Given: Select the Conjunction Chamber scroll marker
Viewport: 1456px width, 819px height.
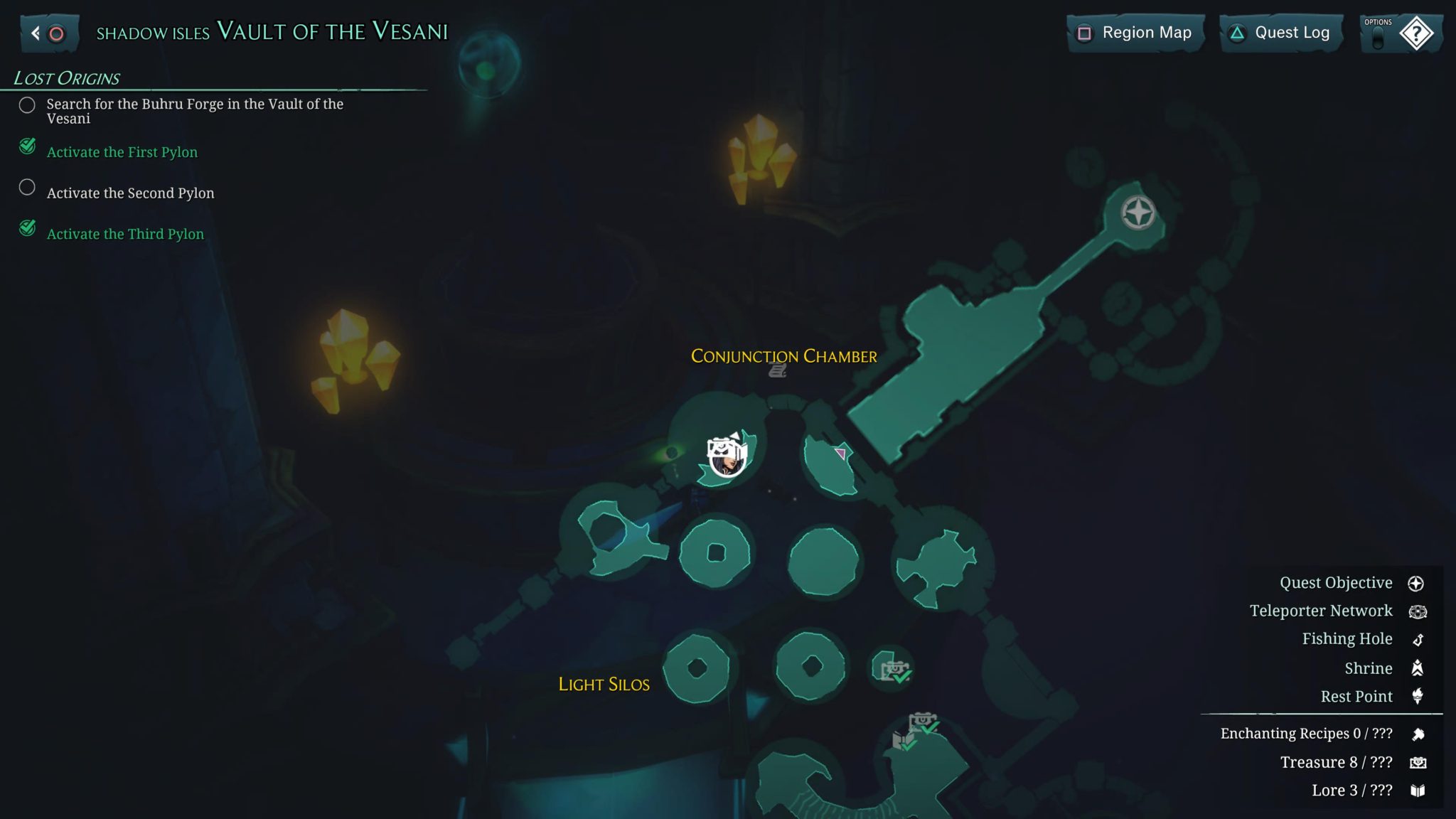Looking at the screenshot, I should [777, 370].
